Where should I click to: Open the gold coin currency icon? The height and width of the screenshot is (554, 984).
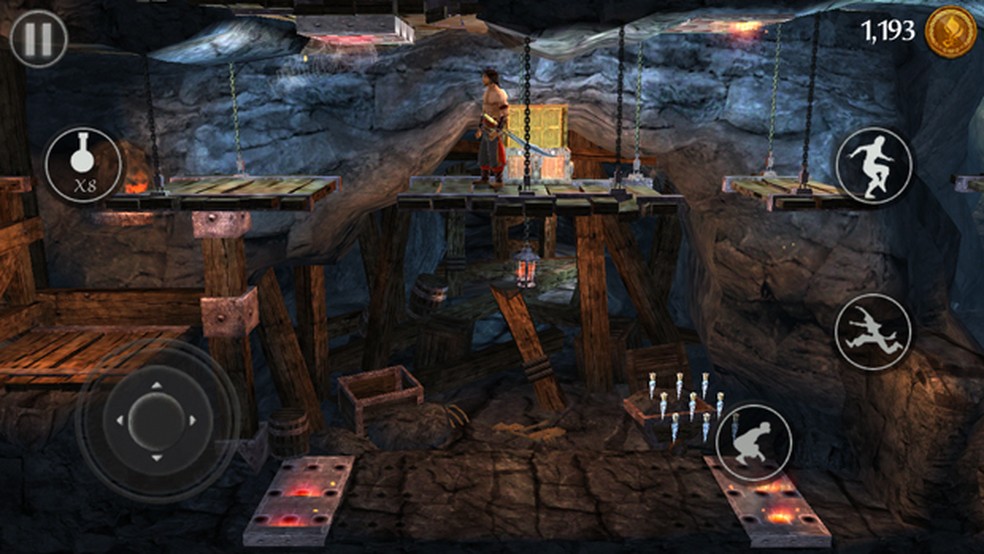click(949, 32)
